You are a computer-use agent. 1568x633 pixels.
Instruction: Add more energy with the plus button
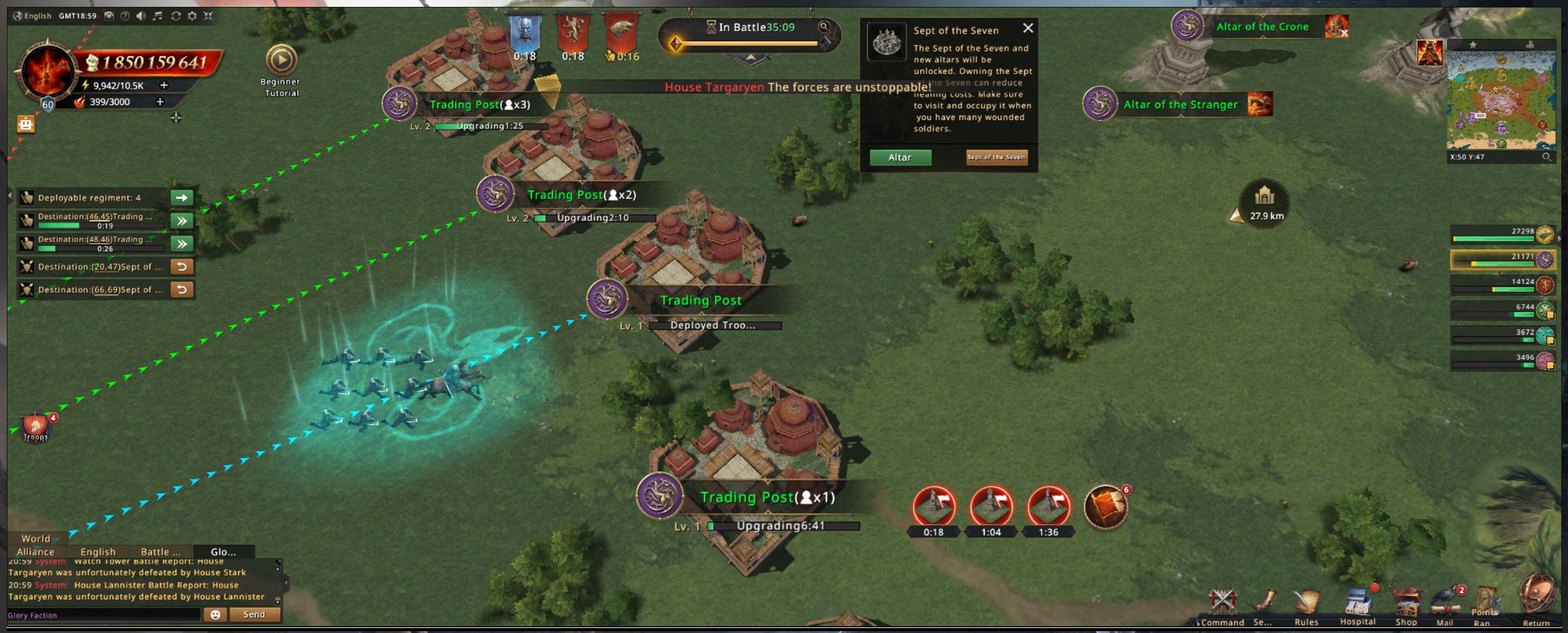164,85
